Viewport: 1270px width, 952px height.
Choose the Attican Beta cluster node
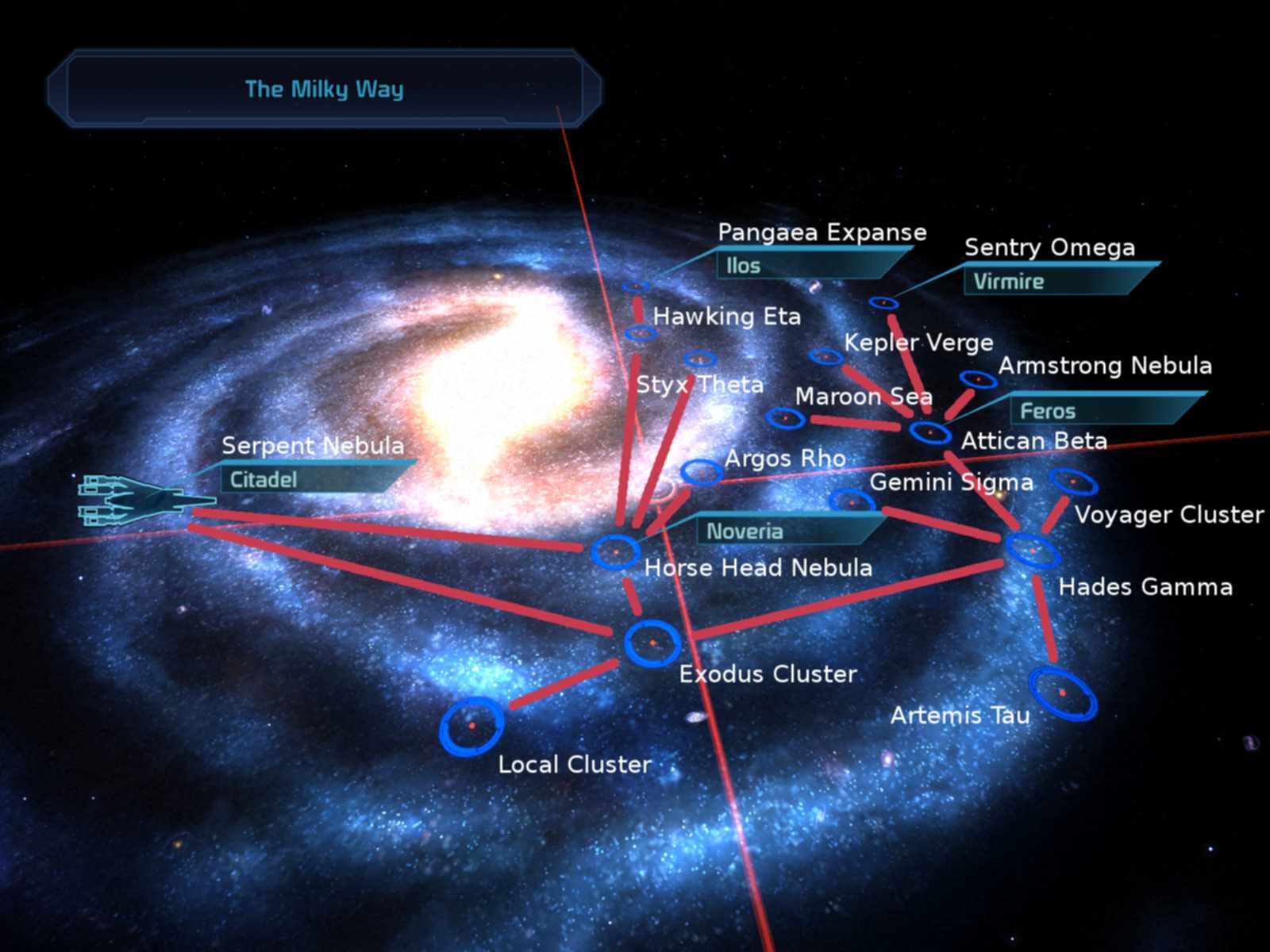point(929,432)
